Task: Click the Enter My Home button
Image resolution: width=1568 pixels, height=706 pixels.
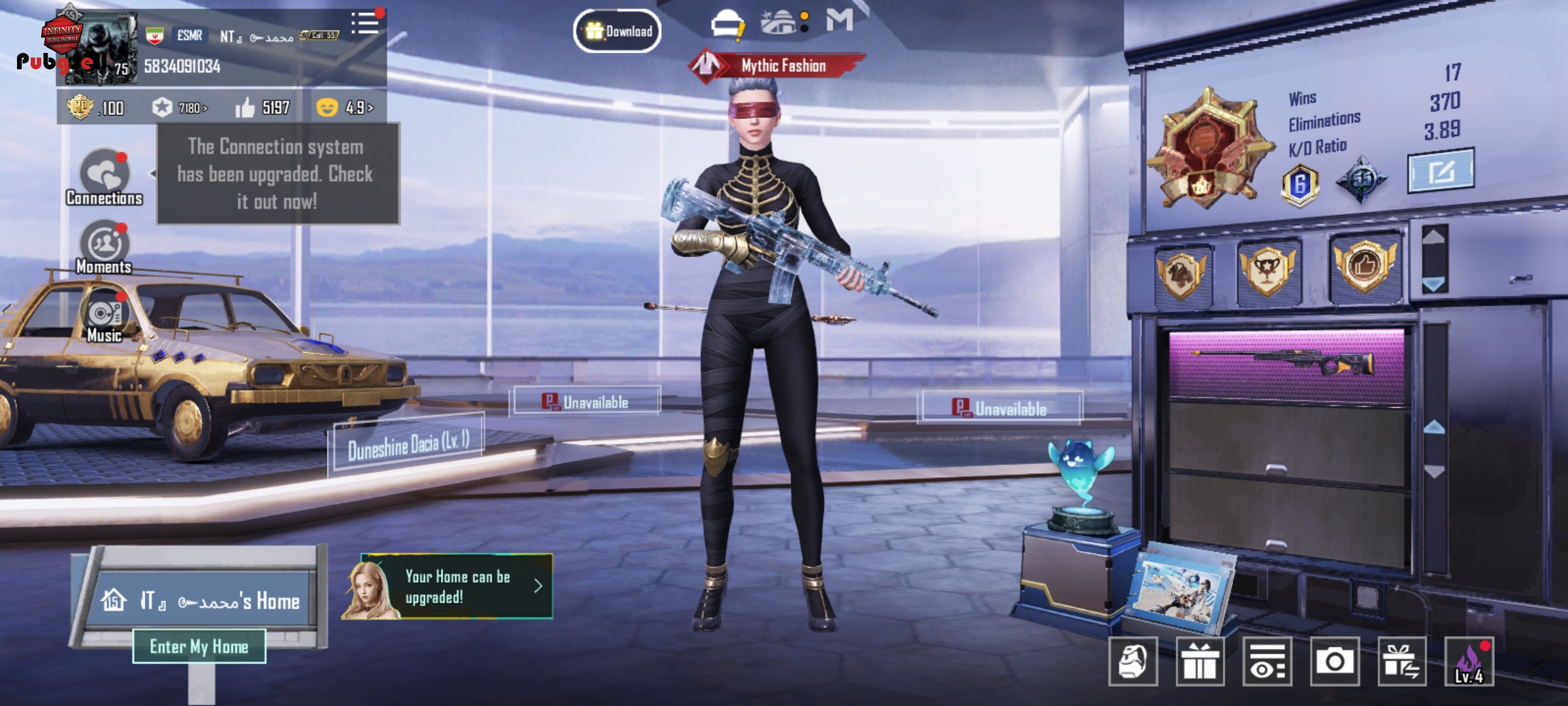Action: click(x=199, y=647)
